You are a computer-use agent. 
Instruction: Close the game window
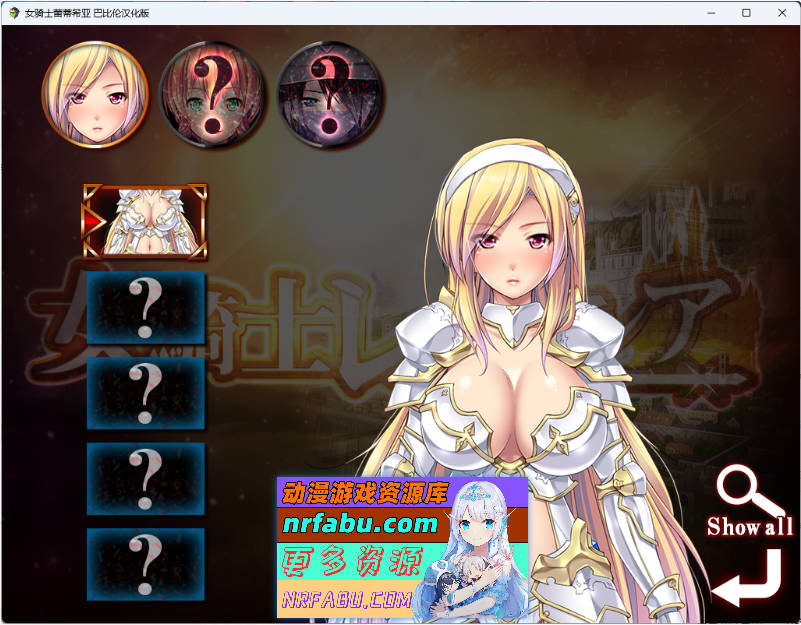[x=780, y=13]
